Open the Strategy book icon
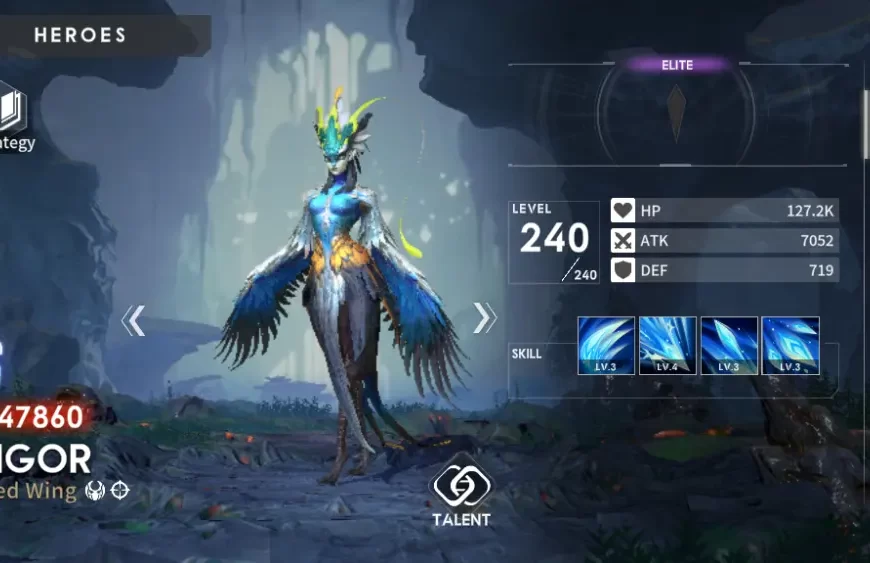The image size is (870, 563). click(12, 110)
